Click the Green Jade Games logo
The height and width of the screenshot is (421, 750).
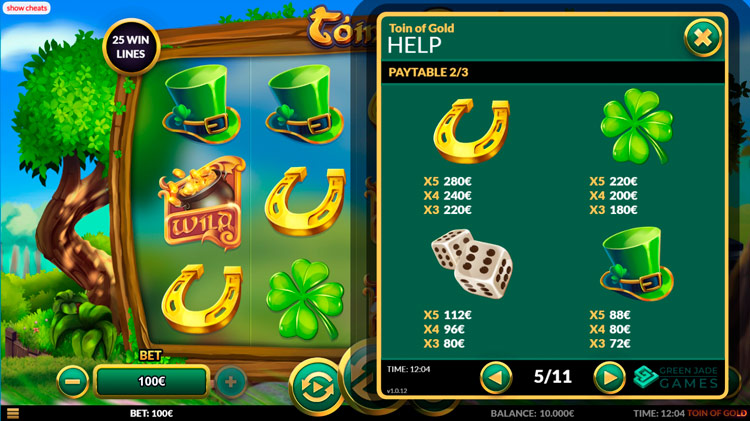[677, 377]
